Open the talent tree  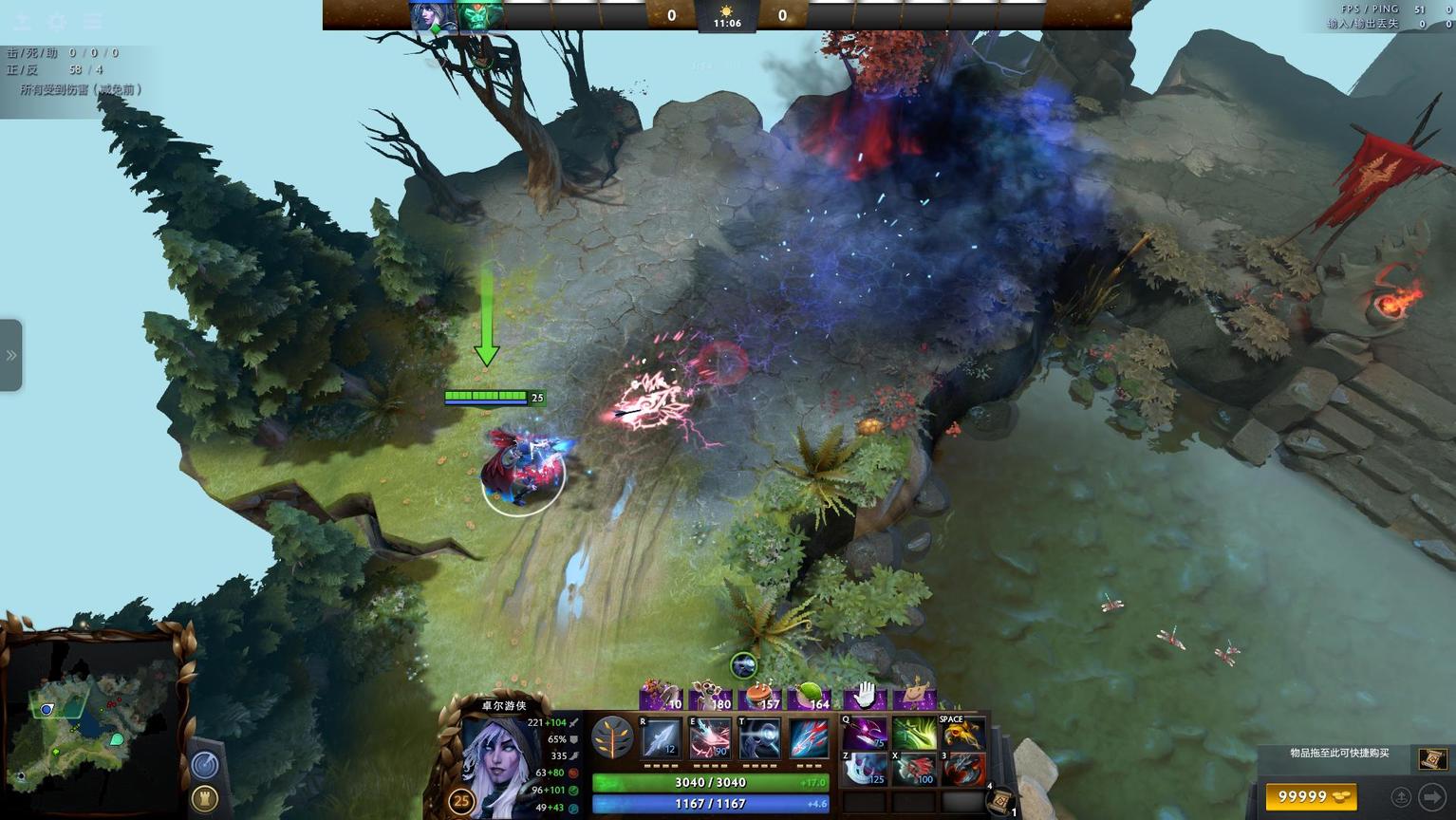[x=612, y=737]
